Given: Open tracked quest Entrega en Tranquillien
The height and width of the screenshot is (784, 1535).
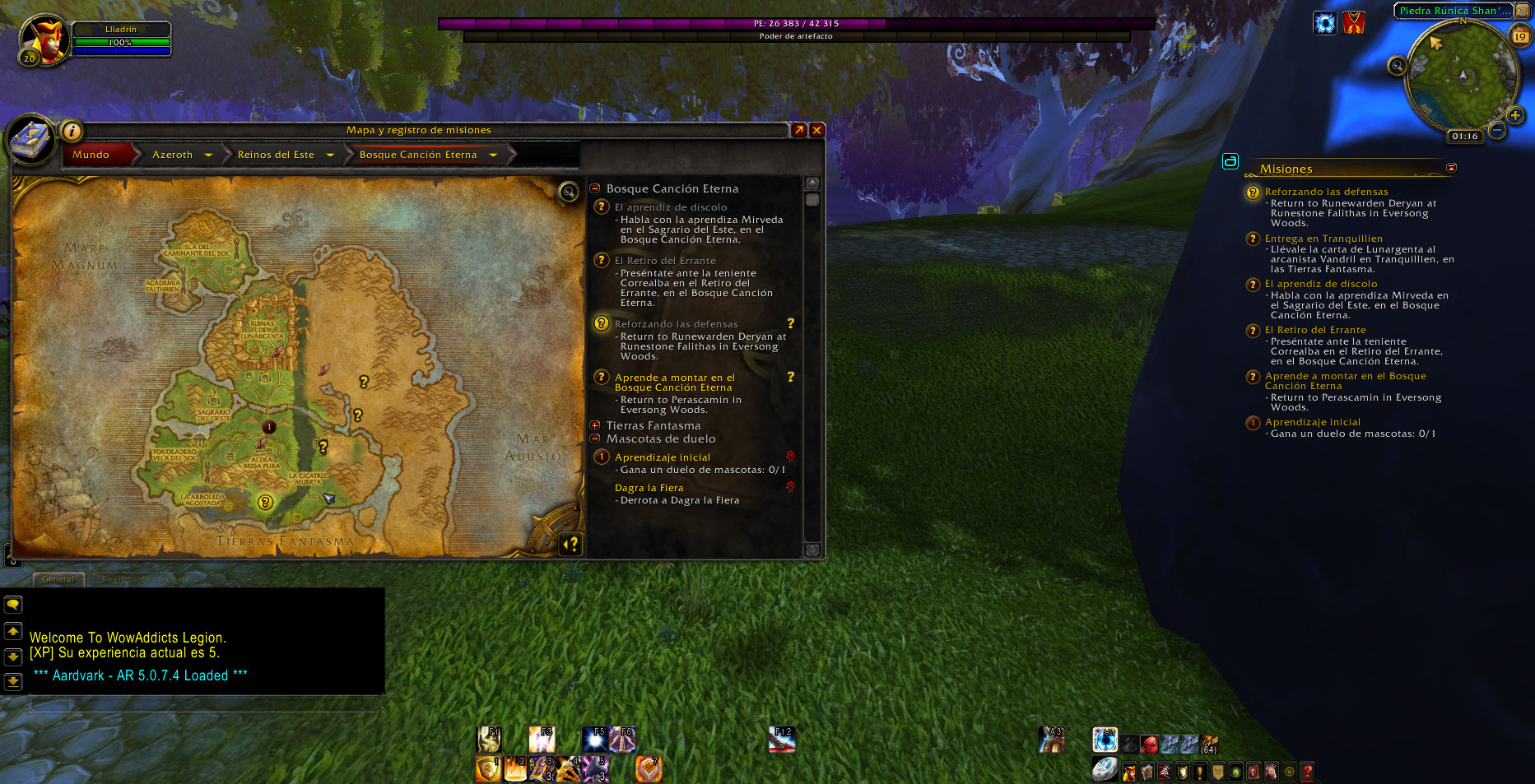Looking at the screenshot, I should click(x=1323, y=239).
